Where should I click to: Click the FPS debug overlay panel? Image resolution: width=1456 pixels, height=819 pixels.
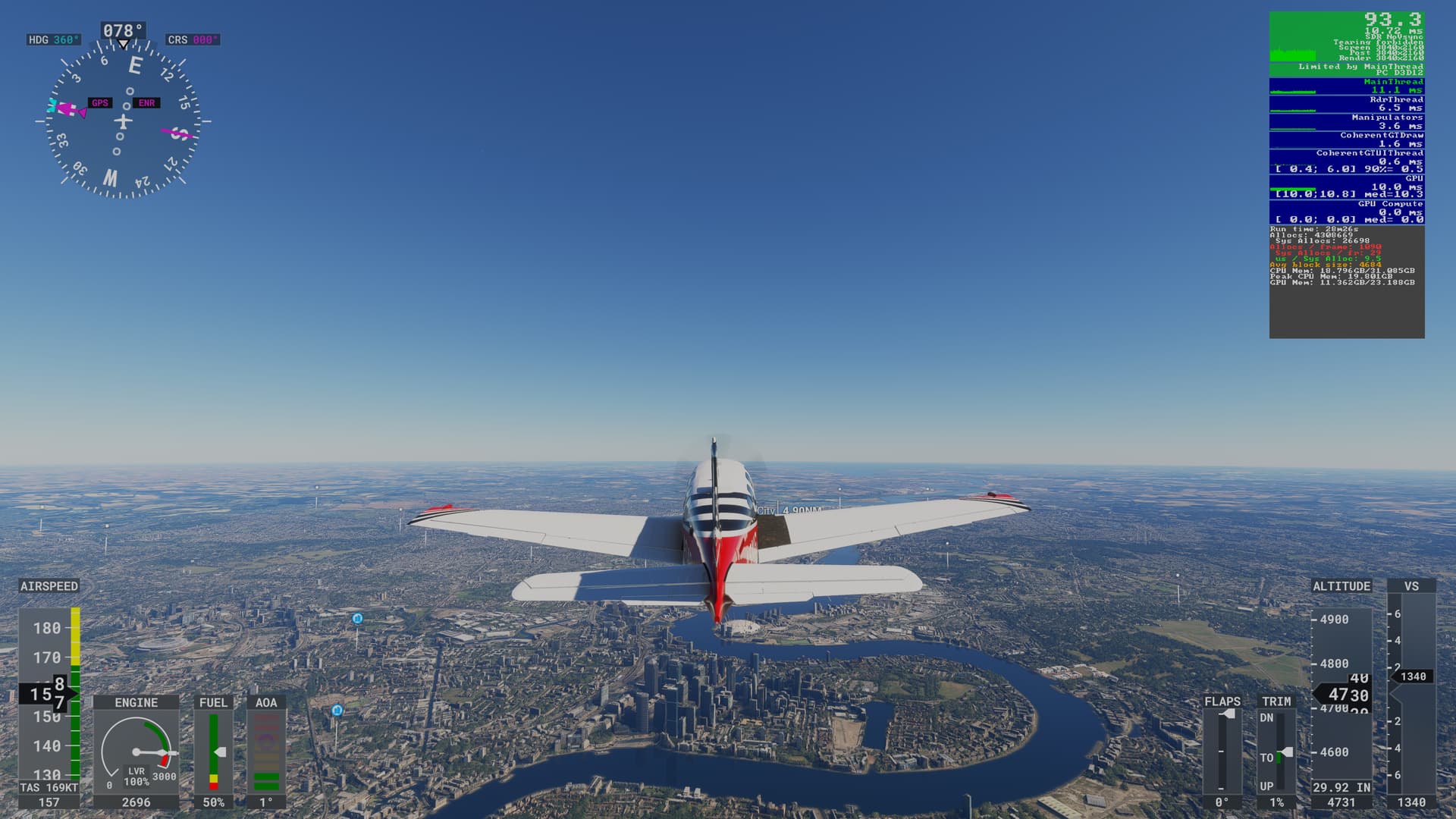(1346, 174)
